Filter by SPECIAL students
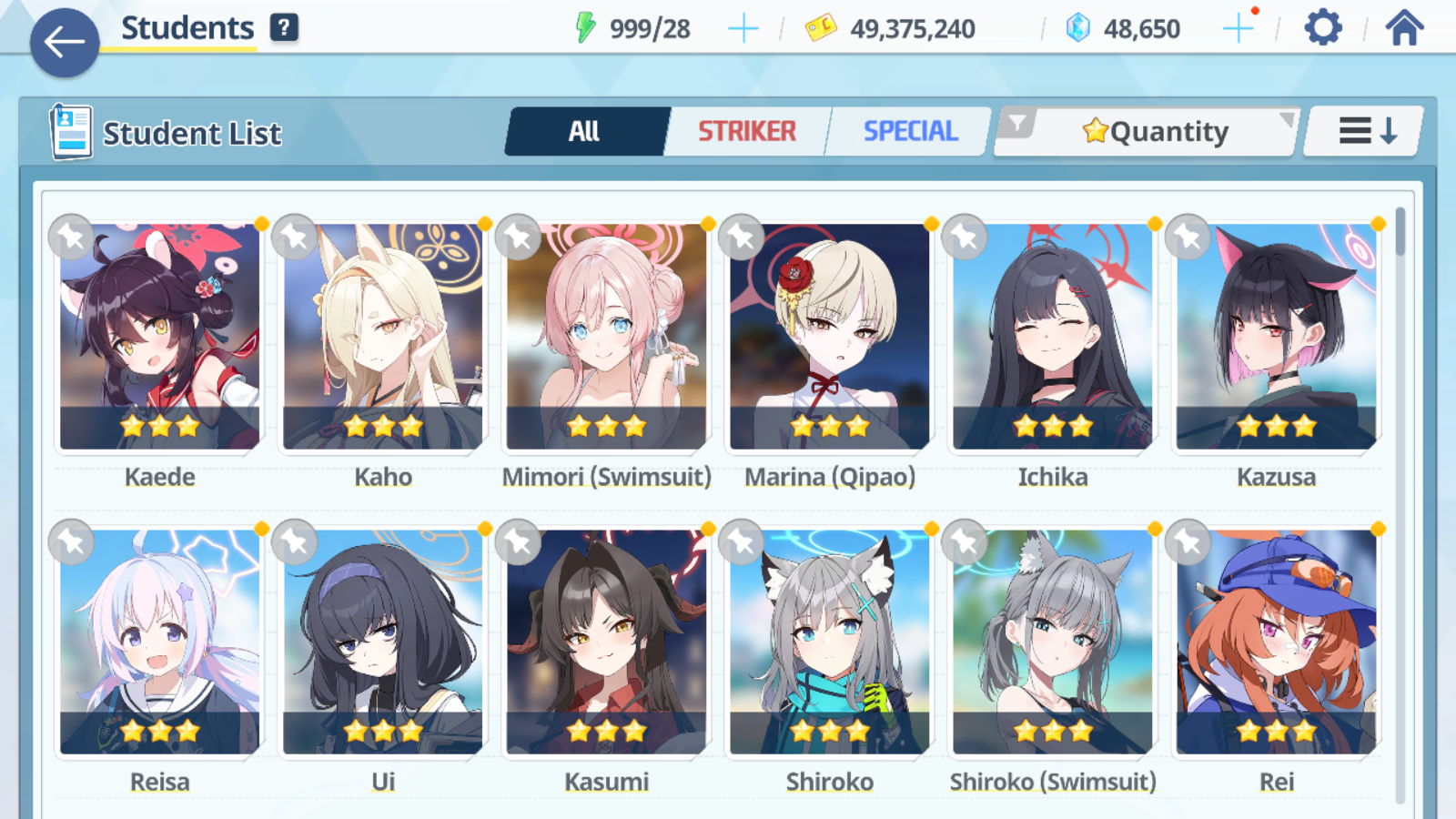Screen dimensions: 1456x819 click(x=910, y=132)
